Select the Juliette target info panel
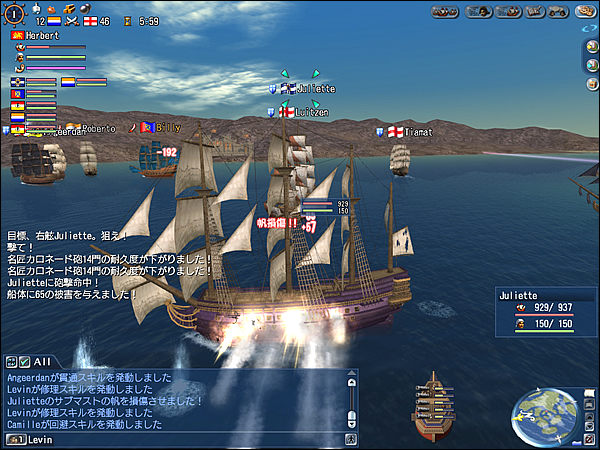The height and width of the screenshot is (450, 600). point(545,310)
